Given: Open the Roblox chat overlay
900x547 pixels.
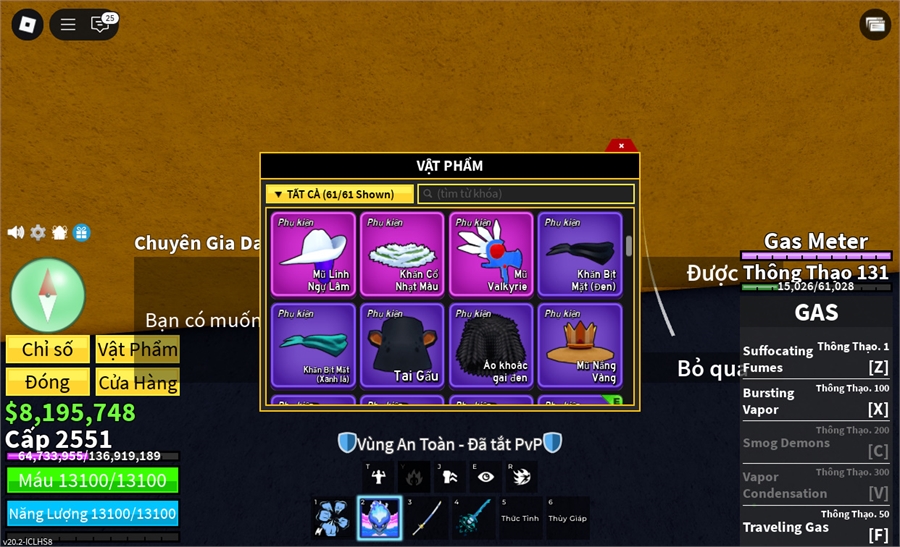Looking at the screenshot, I should pyautogui.click(x=100, y=24).
